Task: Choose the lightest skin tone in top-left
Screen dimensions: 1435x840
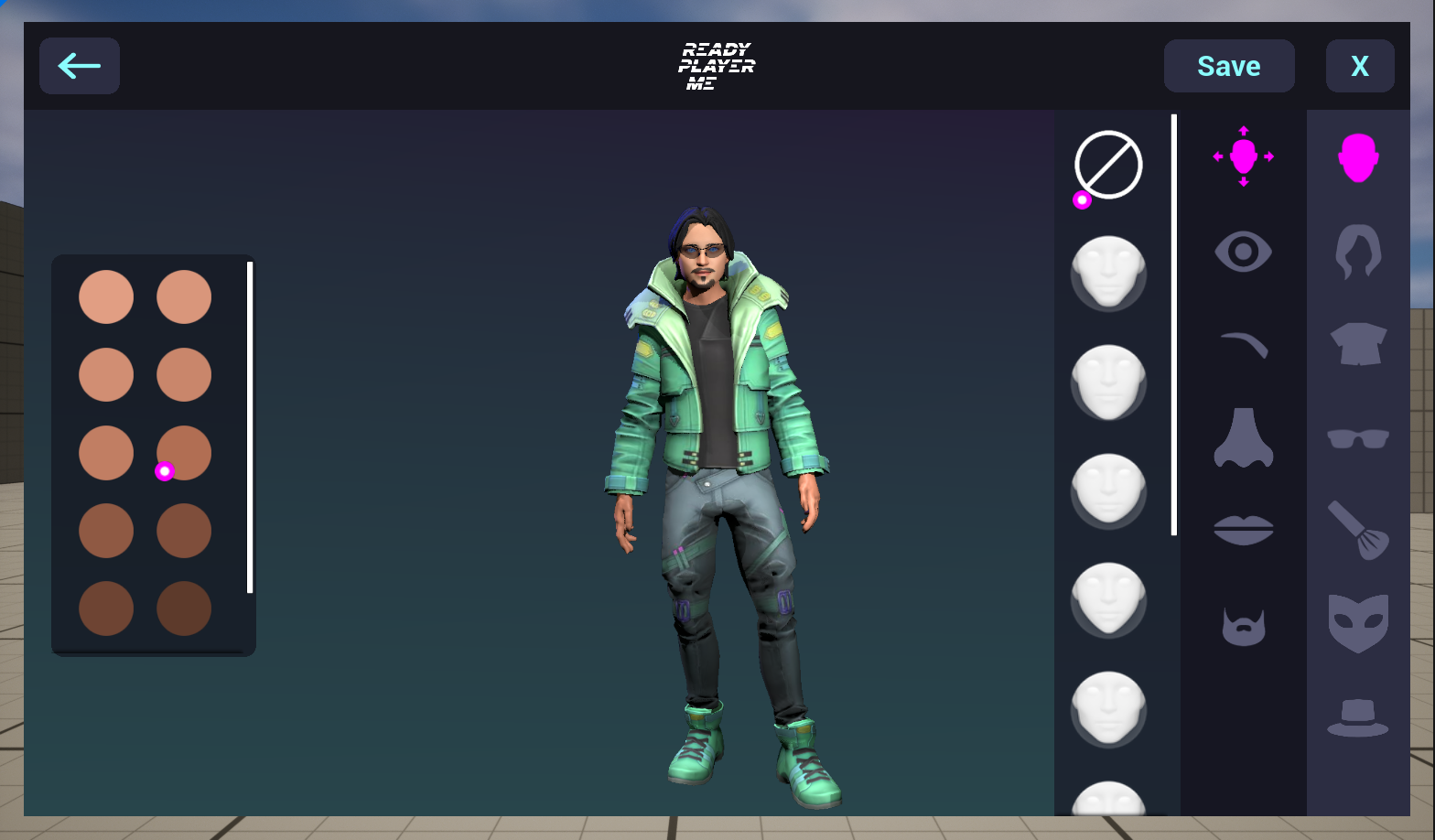Action: [106, 296]
